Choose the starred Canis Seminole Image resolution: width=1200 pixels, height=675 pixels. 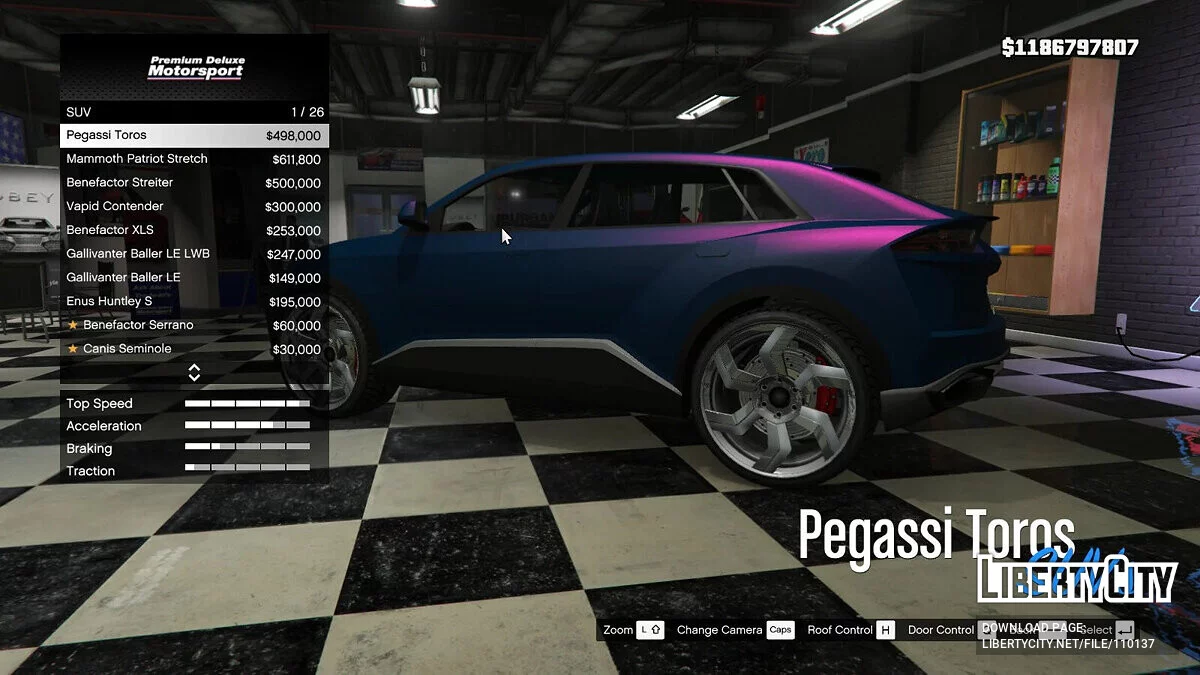[194, 349]
